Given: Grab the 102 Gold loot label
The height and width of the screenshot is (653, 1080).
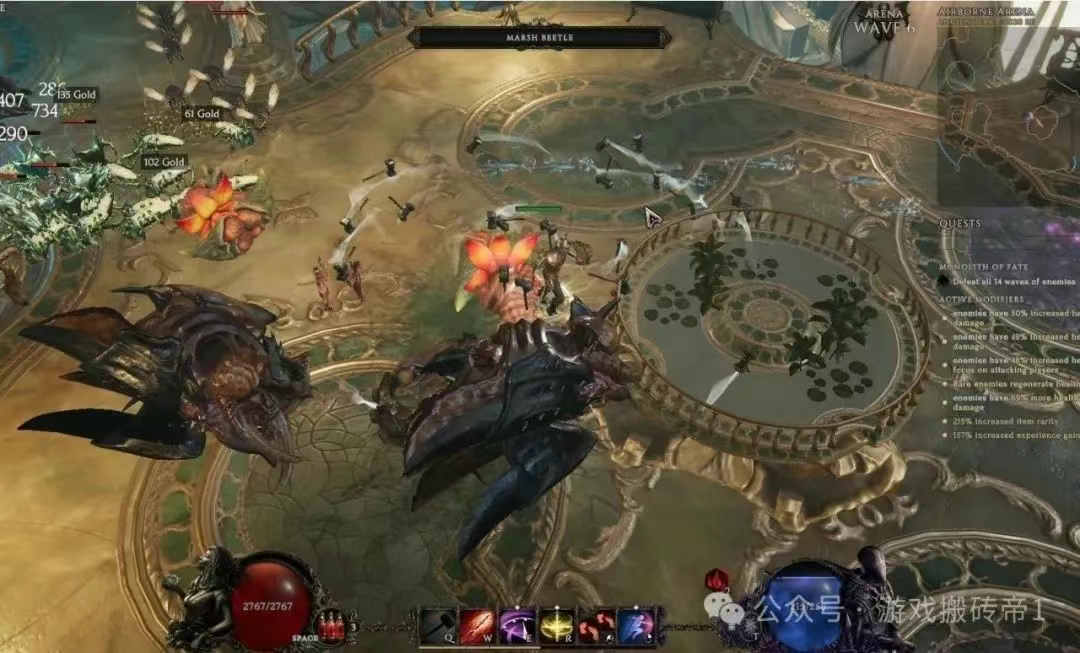Looking at the screenshot, I should click(x=164, y=162).
